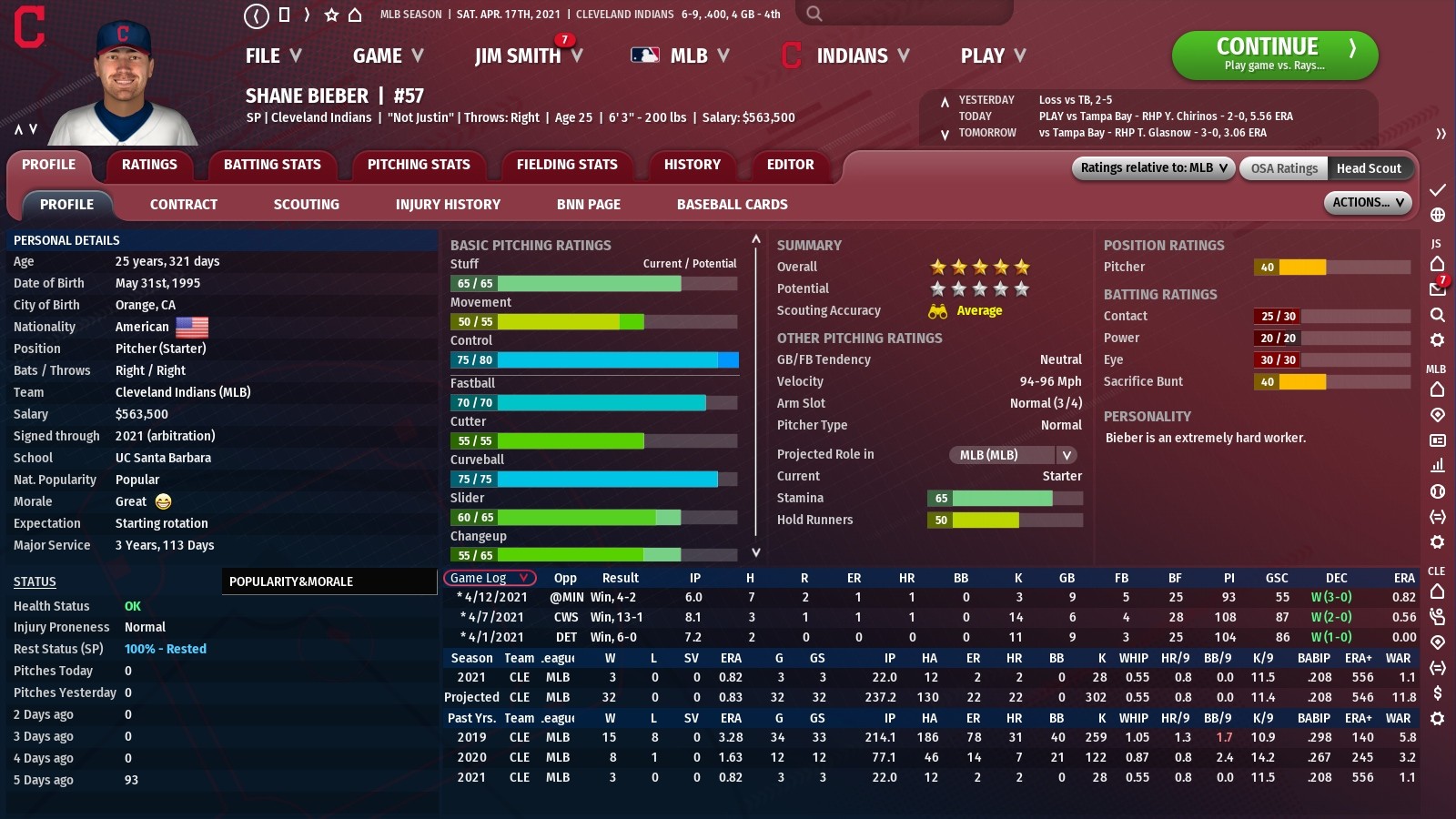Screen dimensions: 1456x819
Task: Click the search field in the top bar
Action: click(901, 14)
